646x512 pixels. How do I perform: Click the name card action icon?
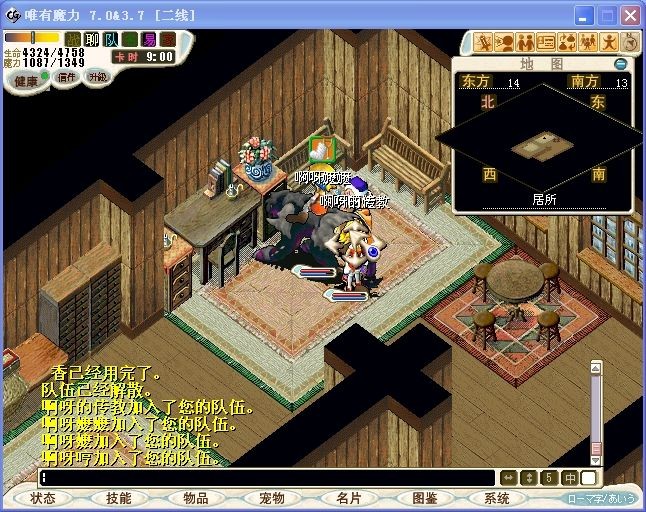pyautogui.click(x=546, y=42)
